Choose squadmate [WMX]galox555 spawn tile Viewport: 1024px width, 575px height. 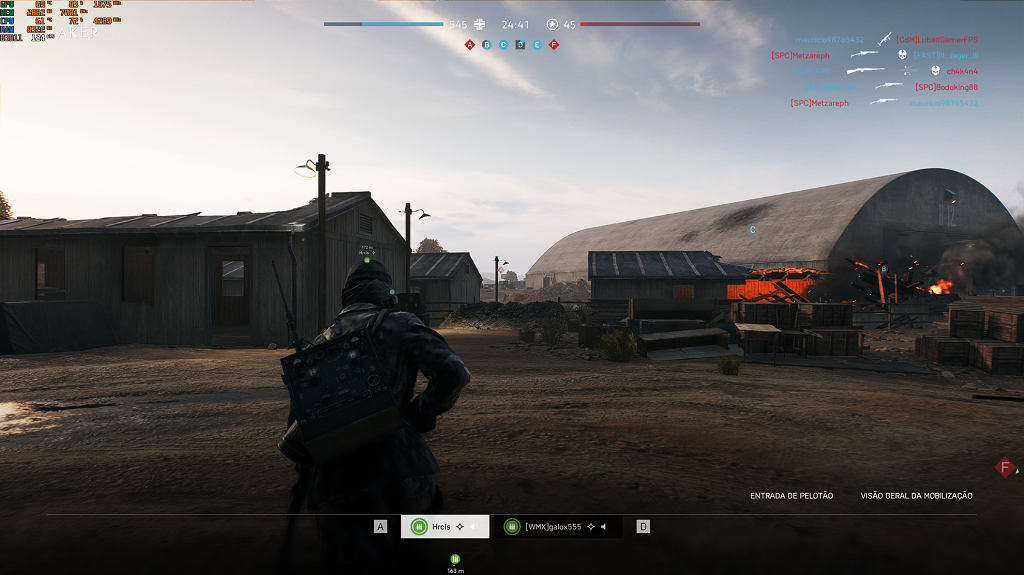[x=558, y=527]
